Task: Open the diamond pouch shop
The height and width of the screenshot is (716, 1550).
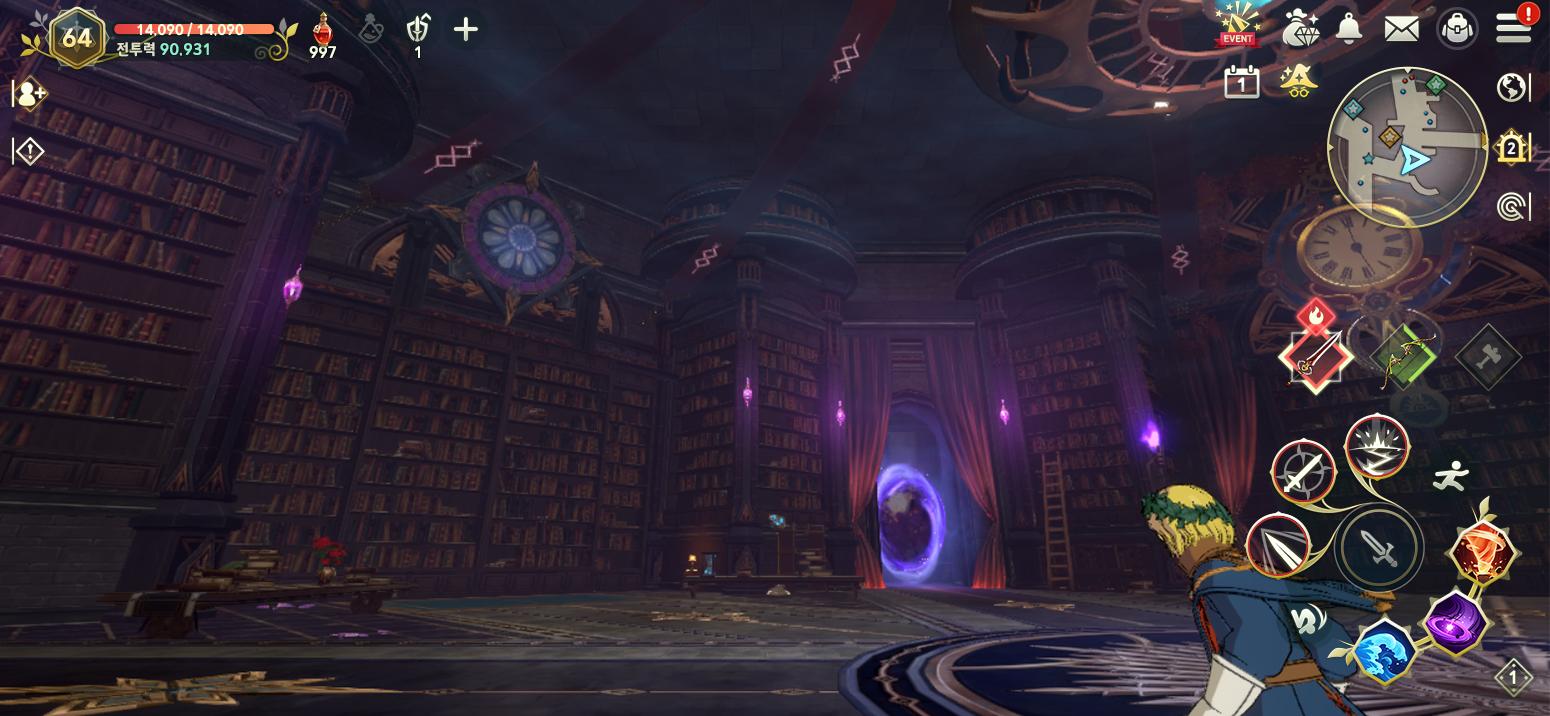Action: pos(1299,28)
